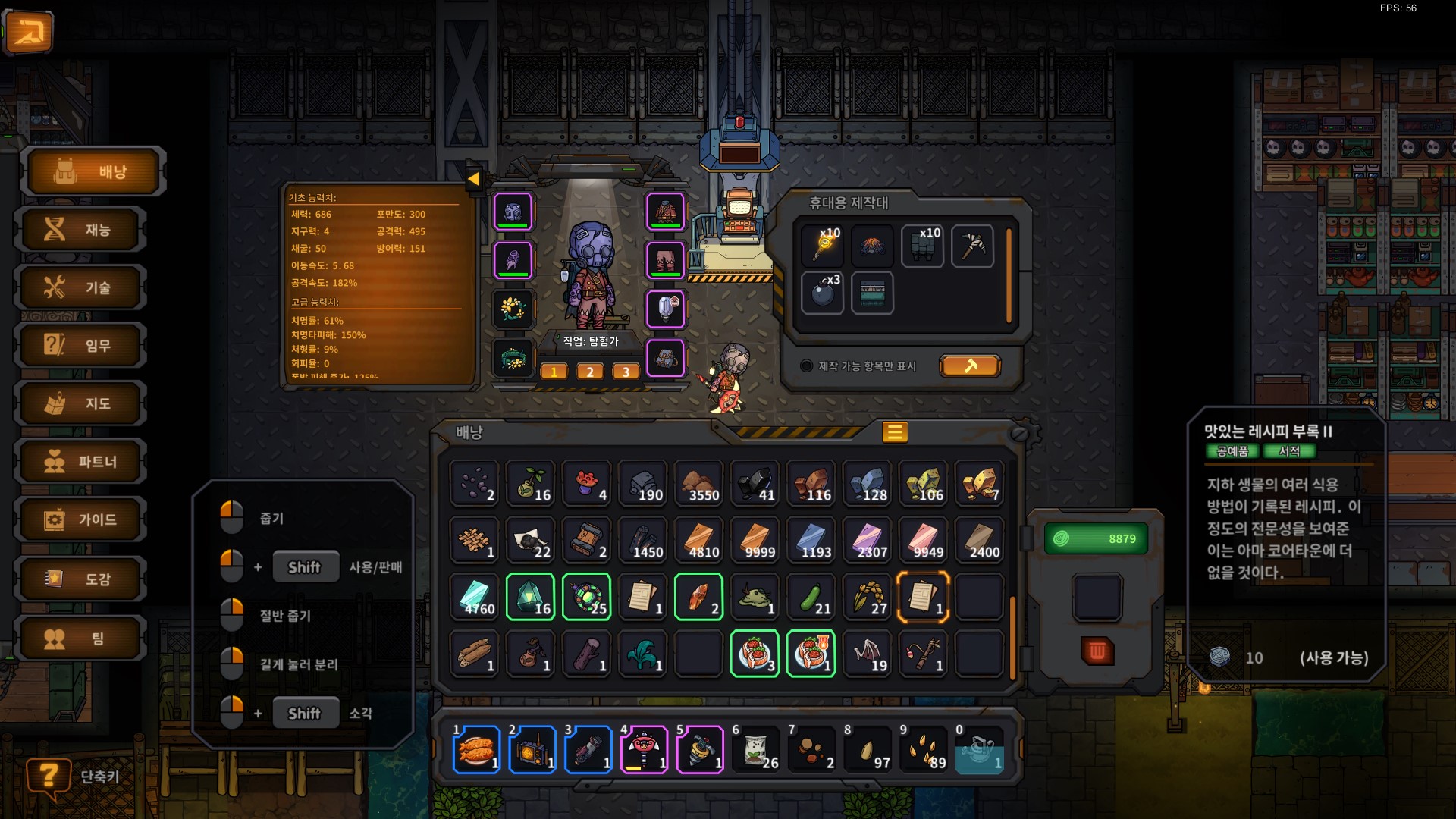Open the 재능 talents menu

[x=82, y=229]
